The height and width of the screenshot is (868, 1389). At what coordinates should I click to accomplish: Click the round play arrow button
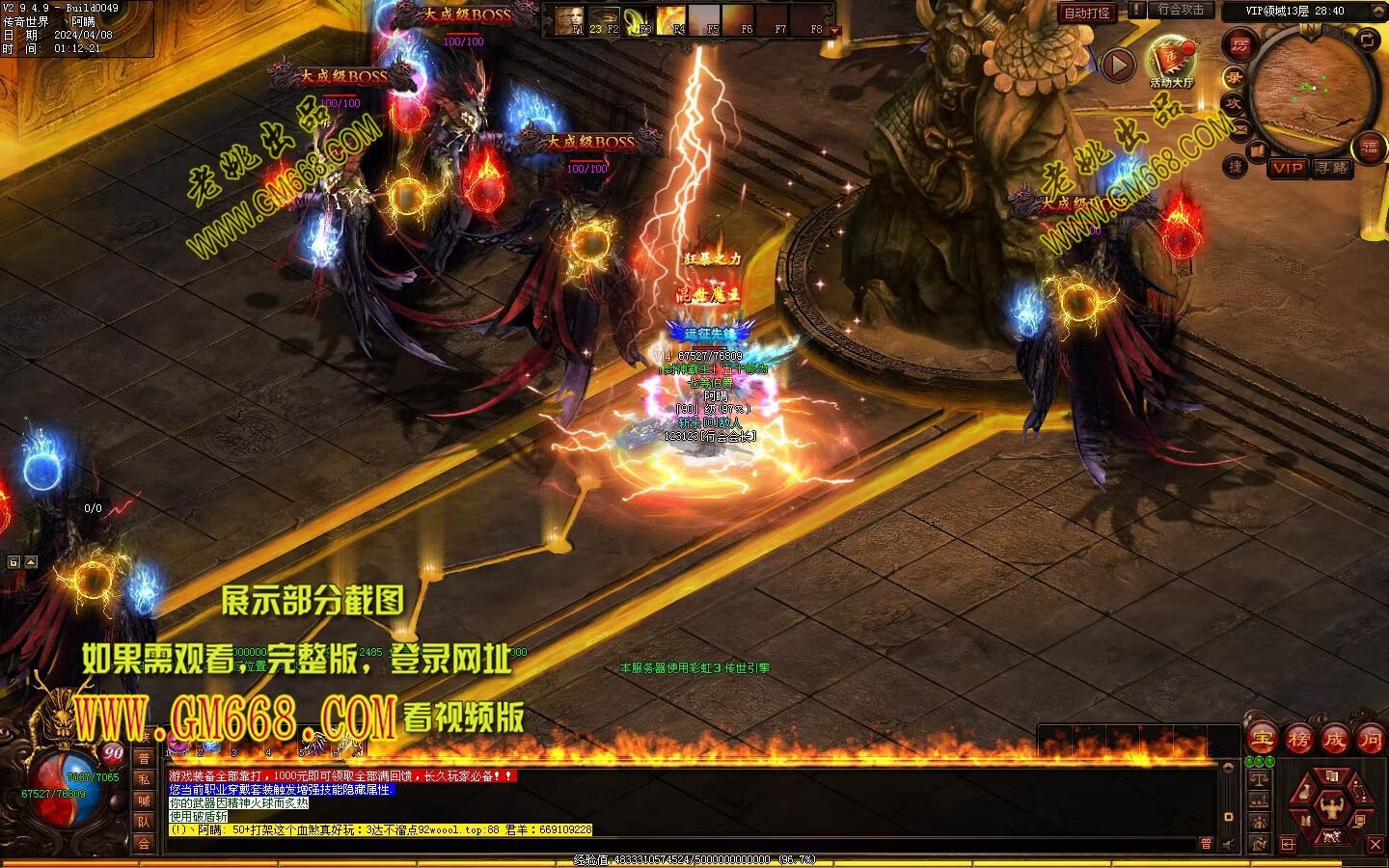(x=1118, y=66)
